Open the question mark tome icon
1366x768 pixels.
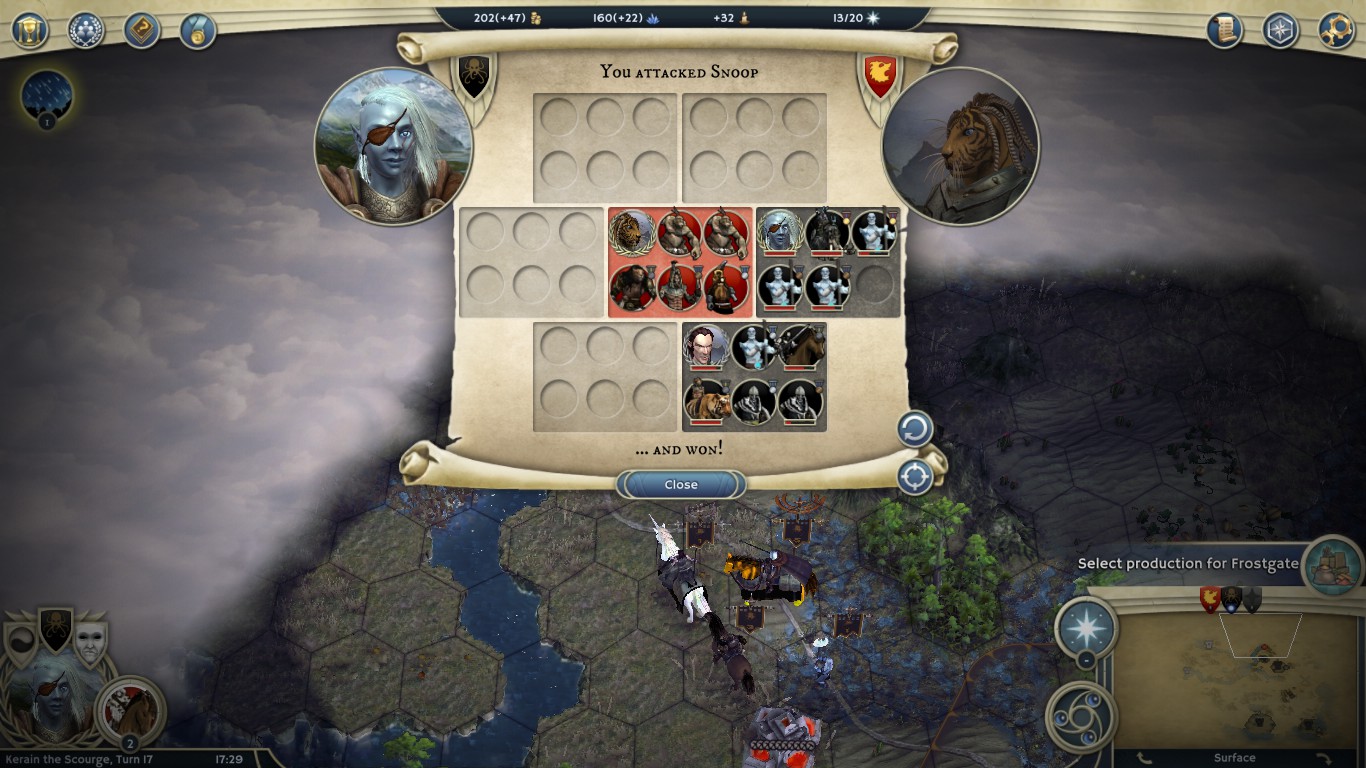pos(142,30)
